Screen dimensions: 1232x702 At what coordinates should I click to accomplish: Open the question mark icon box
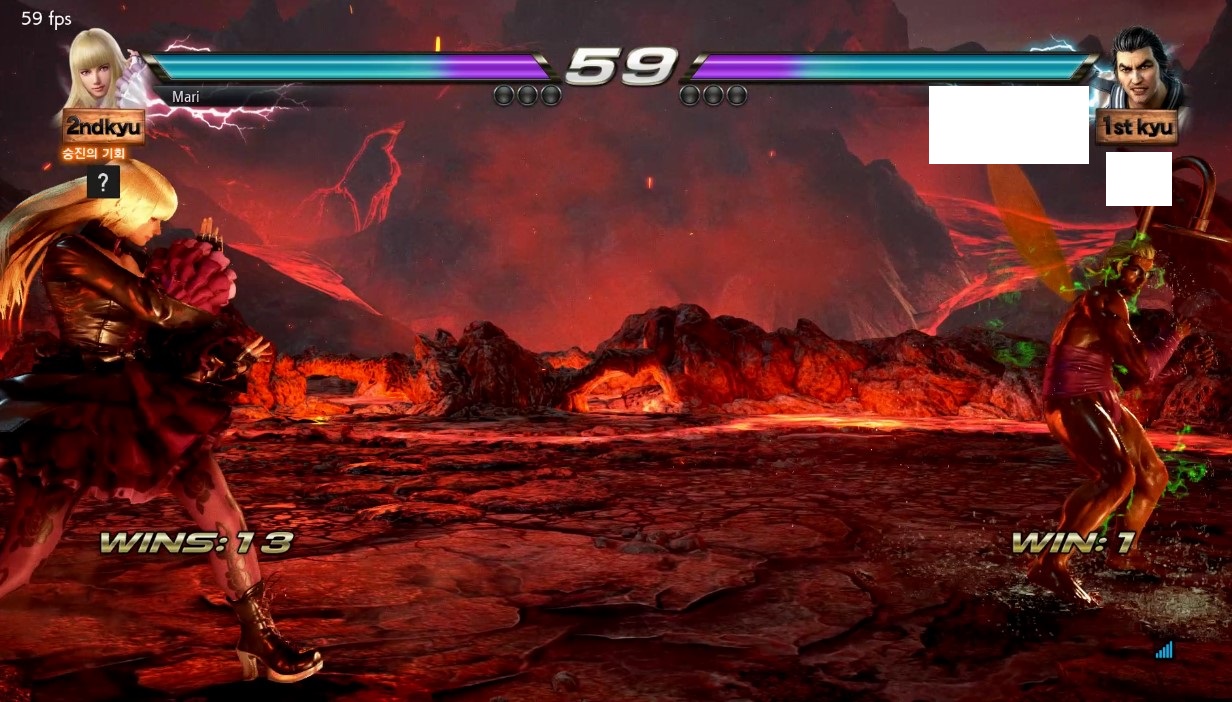pos(103,182)
